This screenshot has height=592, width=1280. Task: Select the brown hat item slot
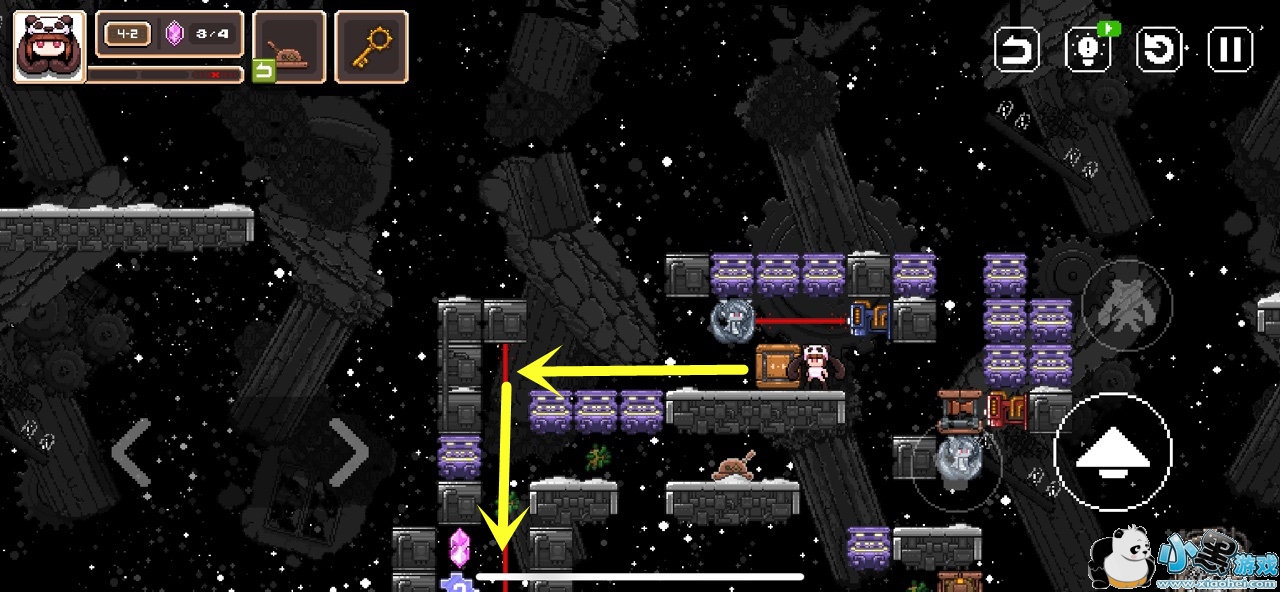point(290,46)
